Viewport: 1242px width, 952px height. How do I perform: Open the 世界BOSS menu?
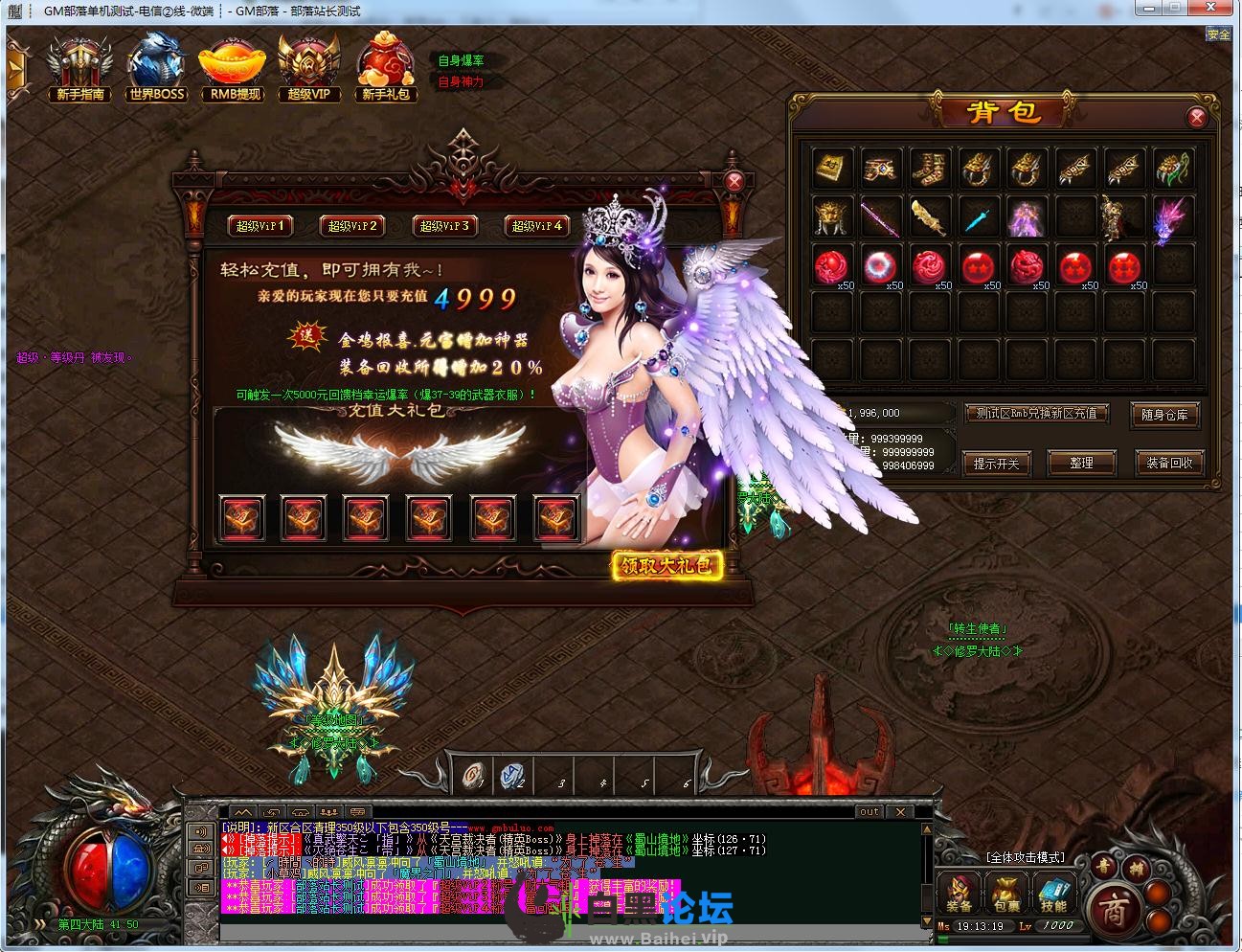click(156, 67)
